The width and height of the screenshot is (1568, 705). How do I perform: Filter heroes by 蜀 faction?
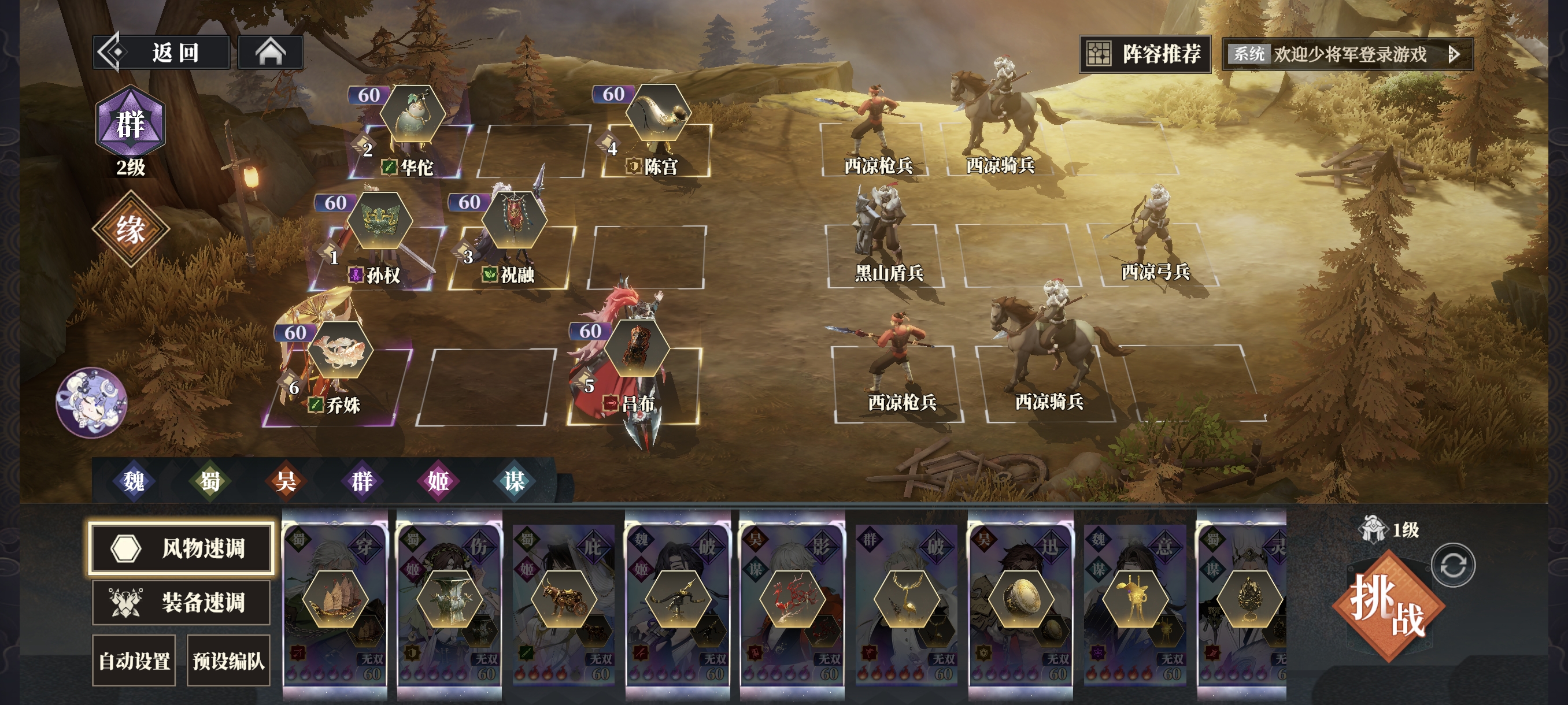point(210,481)
